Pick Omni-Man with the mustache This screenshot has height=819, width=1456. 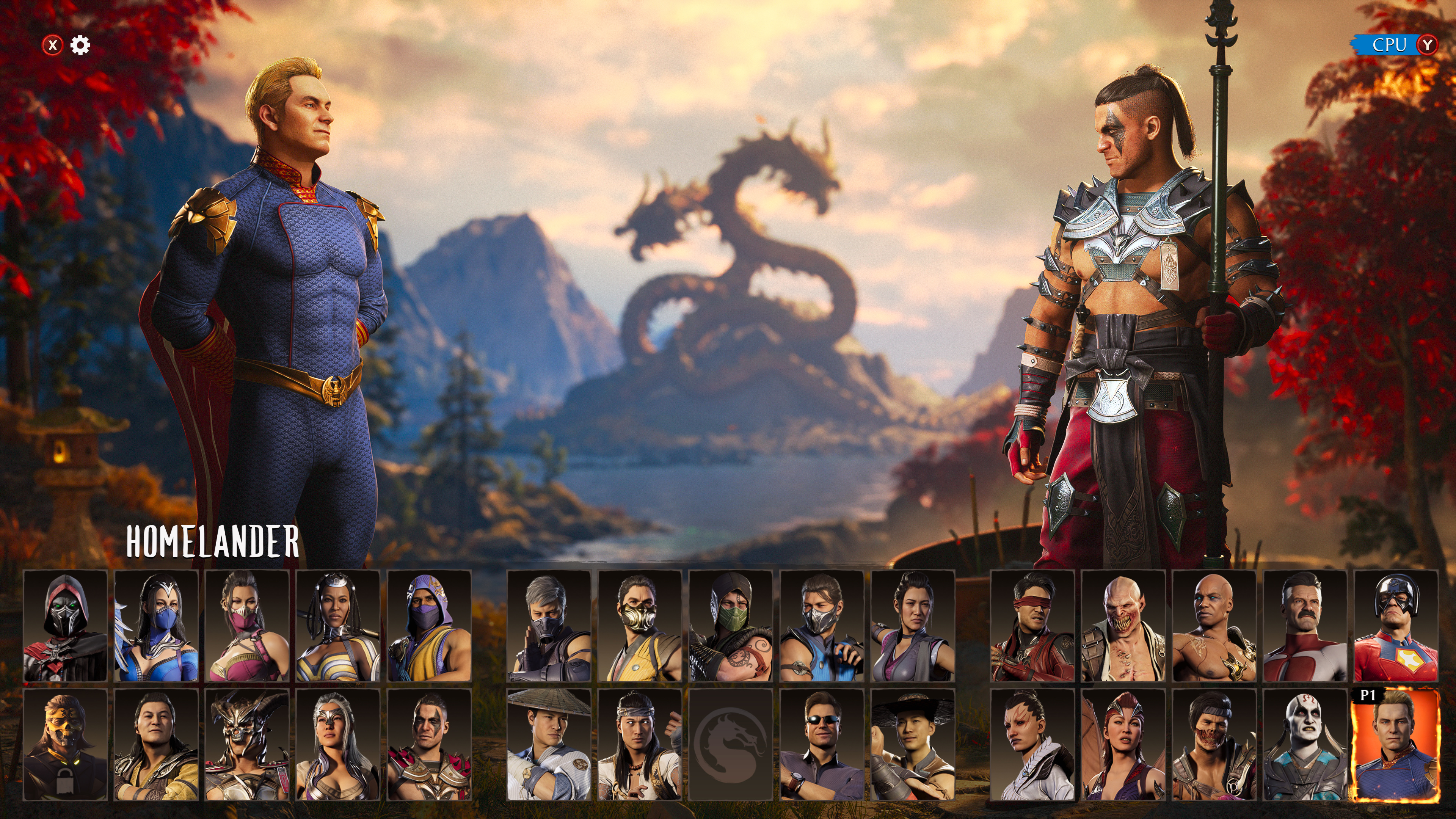pyautogui.click(x=1305, y=626)
